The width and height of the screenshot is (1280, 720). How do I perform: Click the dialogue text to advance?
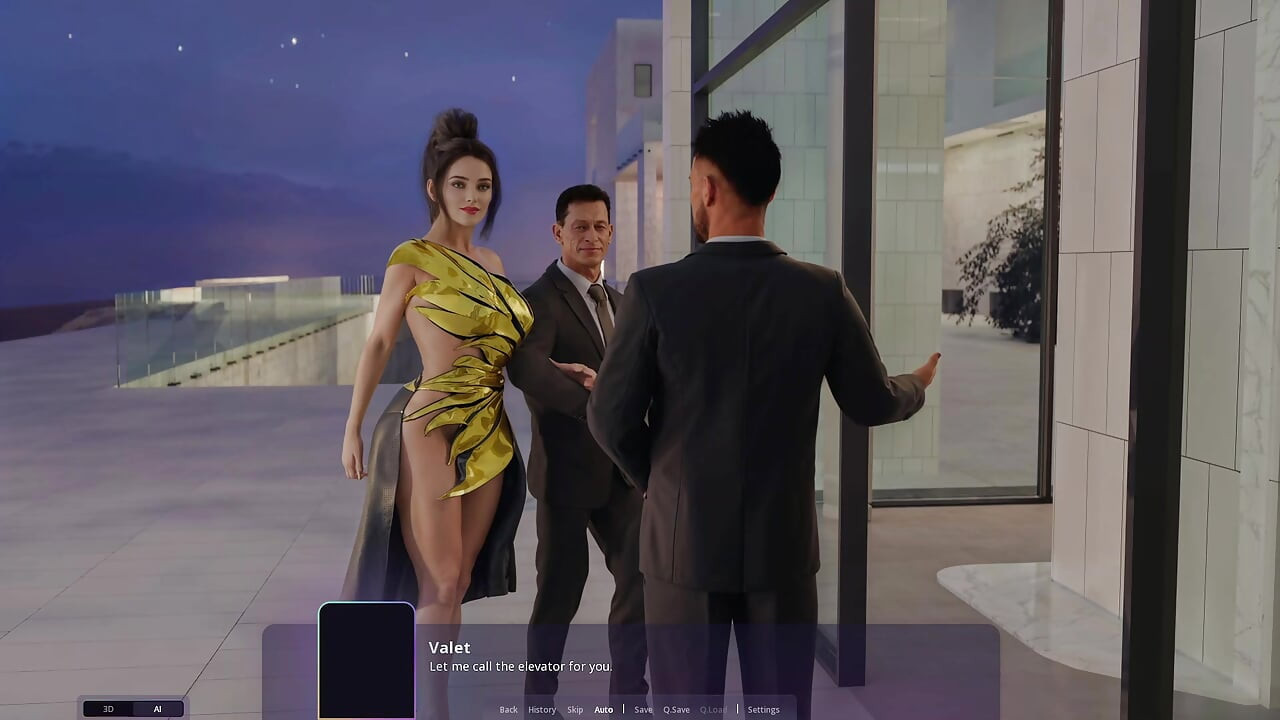518,666
